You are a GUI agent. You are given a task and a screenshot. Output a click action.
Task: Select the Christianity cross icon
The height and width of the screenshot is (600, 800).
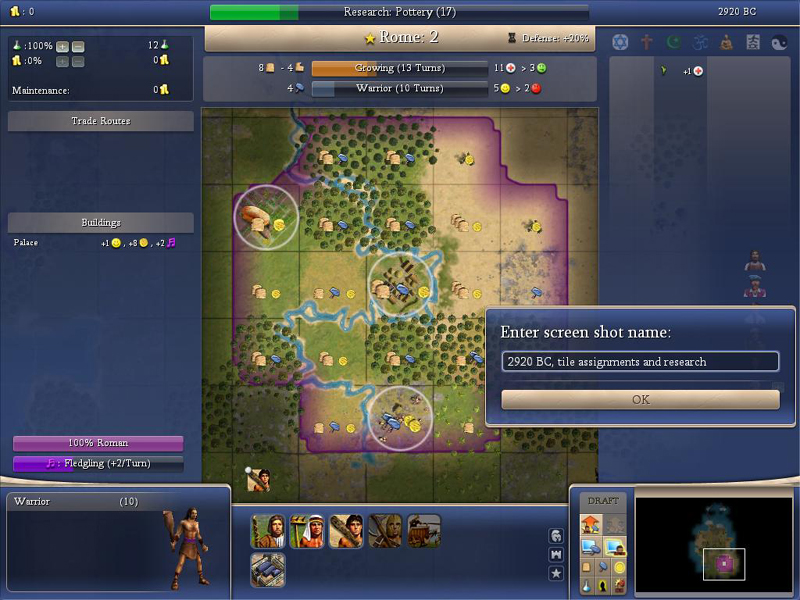click(647, 42)
